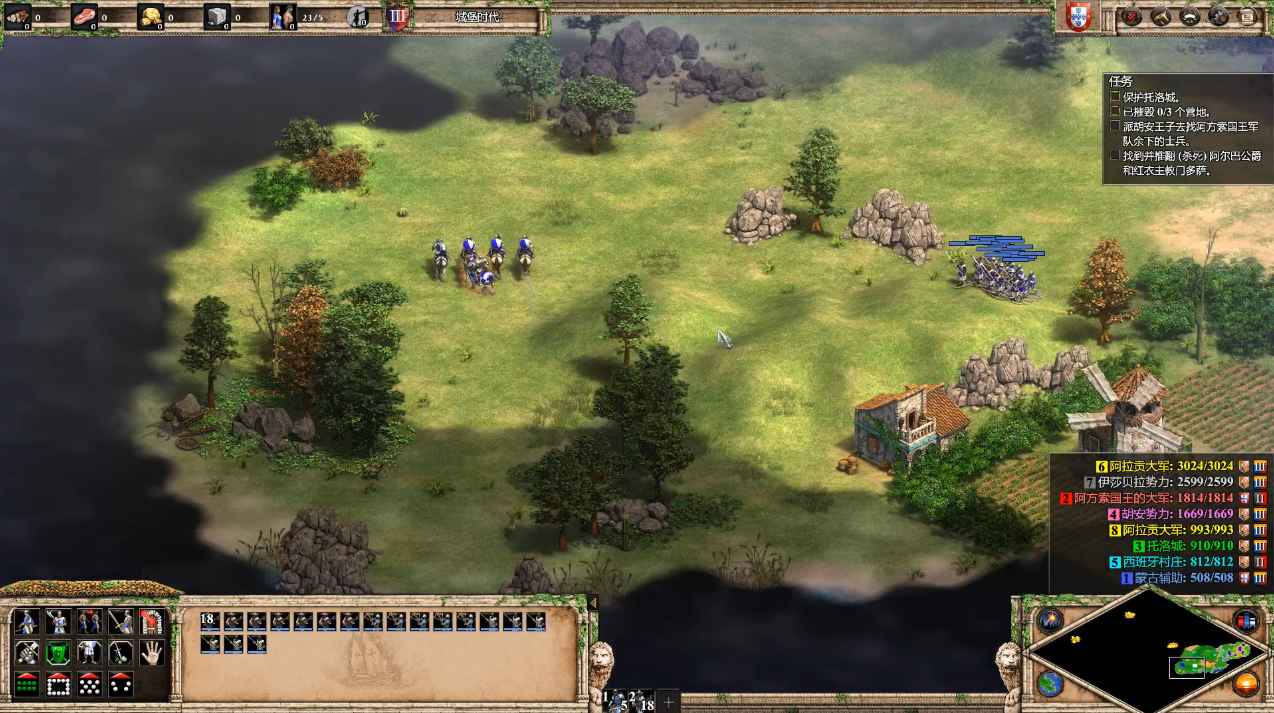This screenshot has width=1274, height=713.
Task: Select the green dots line formation
Action: pyautogui.click(x=27, y=685)
